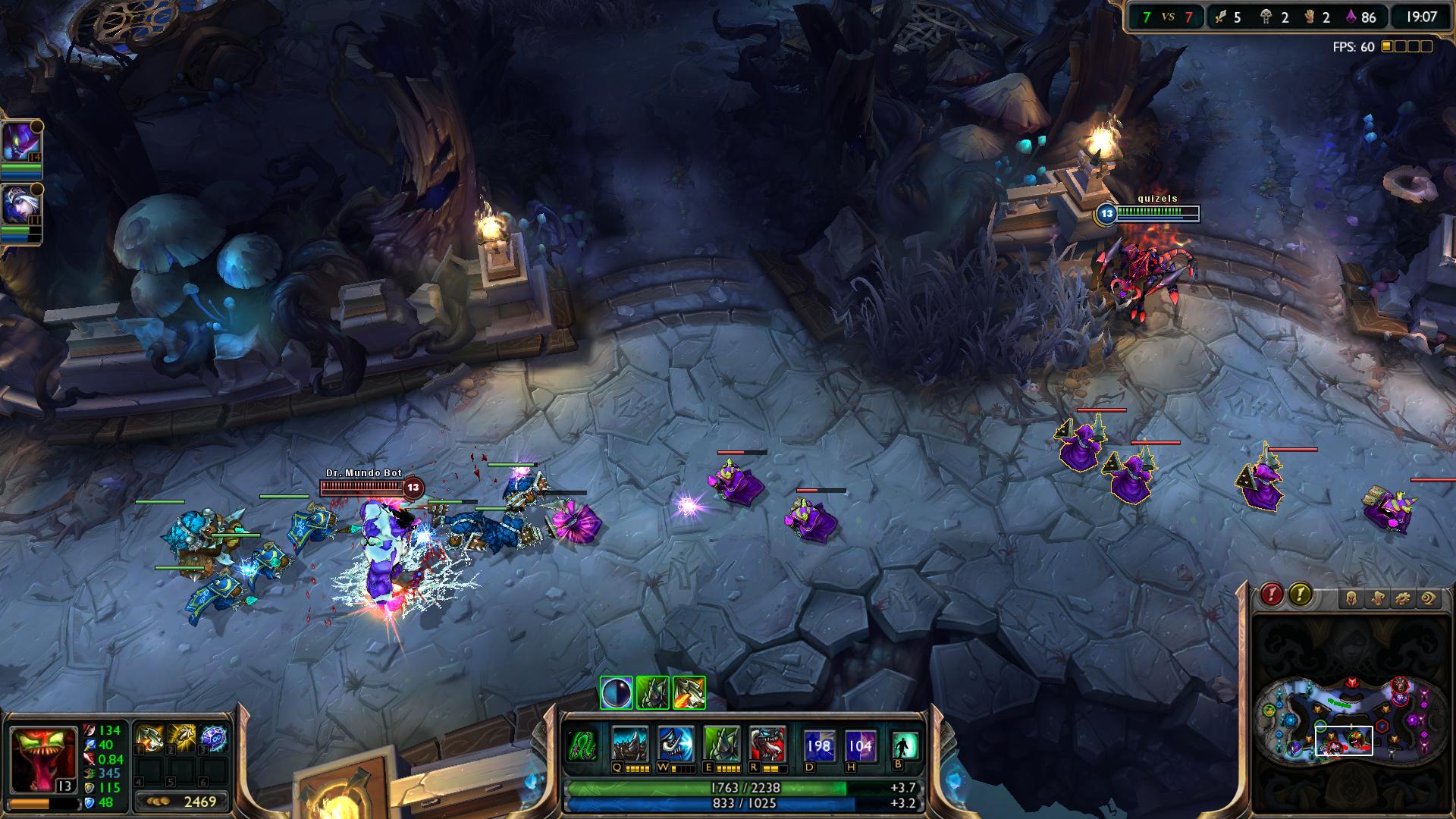This screenshot has height=819, width=1456.
Task: Cast the Rupture ability on Q
Action: [630, 744]
